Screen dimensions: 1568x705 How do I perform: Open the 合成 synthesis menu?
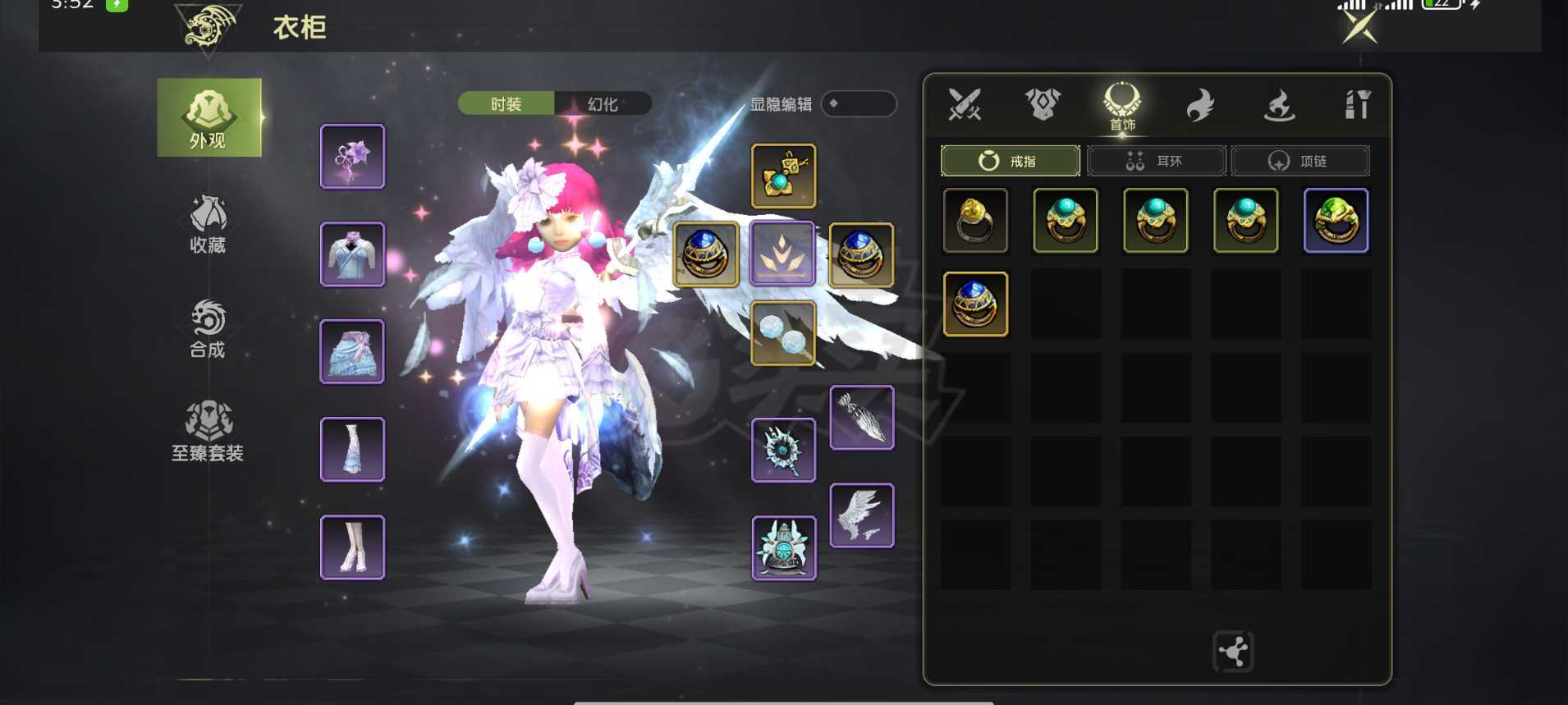point(208,328)
